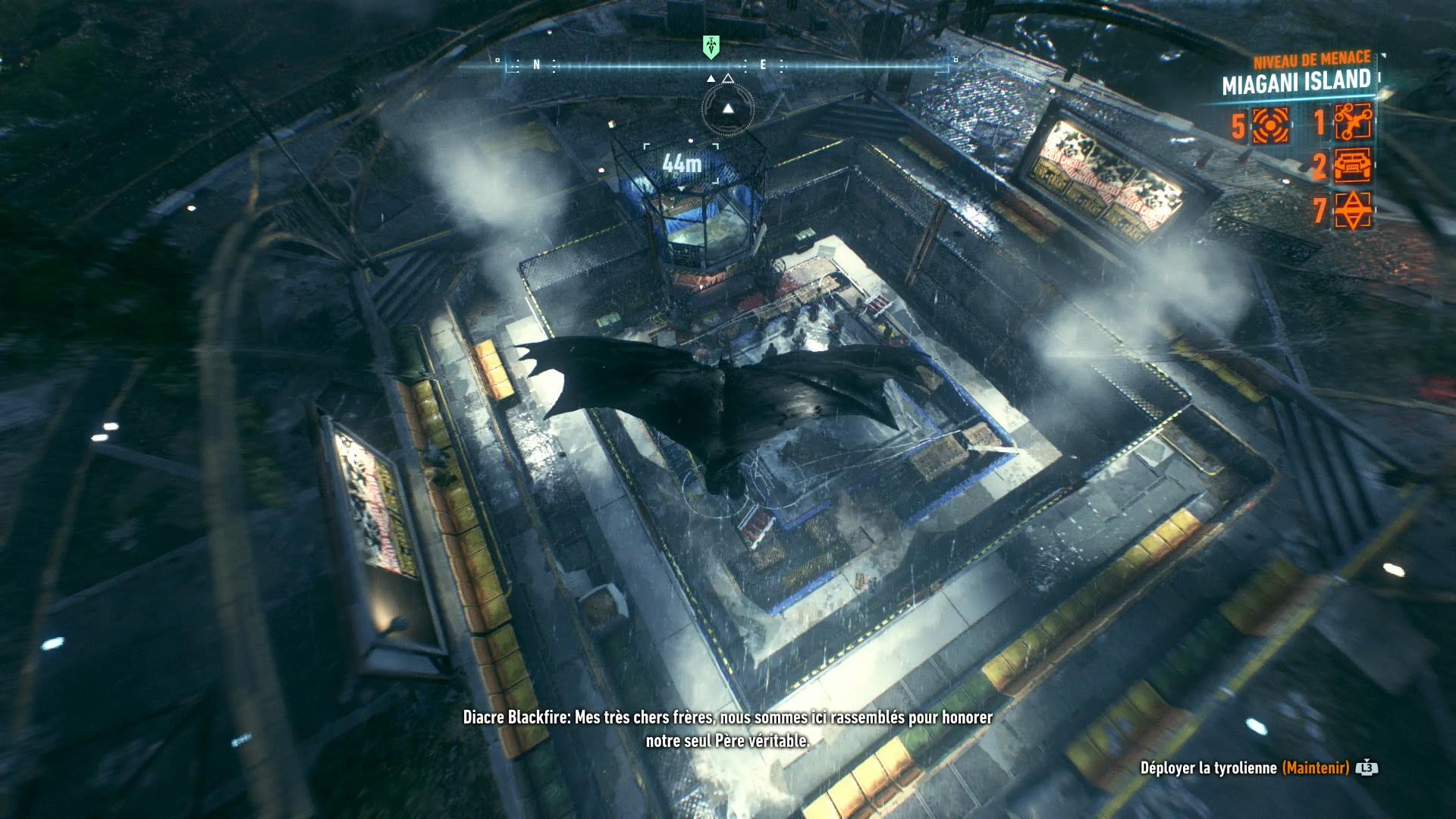Click the triangular watchtower threat icon
Screen dimensions: 1456x819
click(x=1353, y=210)
